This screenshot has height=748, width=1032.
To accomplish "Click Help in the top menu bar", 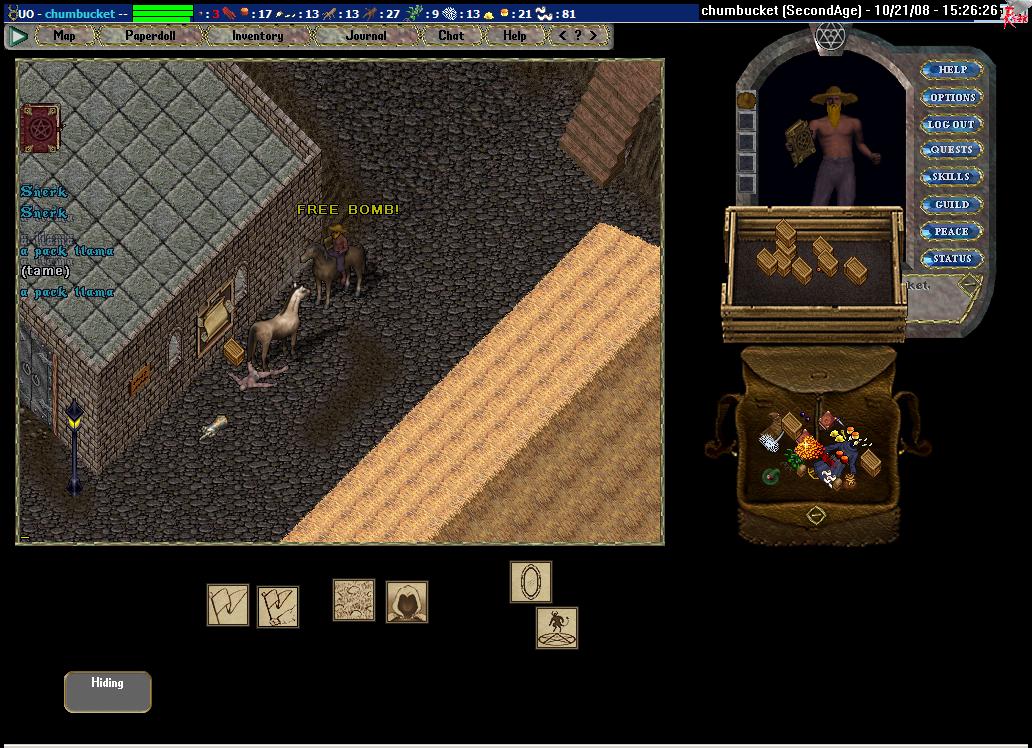I will pos(514,35).
